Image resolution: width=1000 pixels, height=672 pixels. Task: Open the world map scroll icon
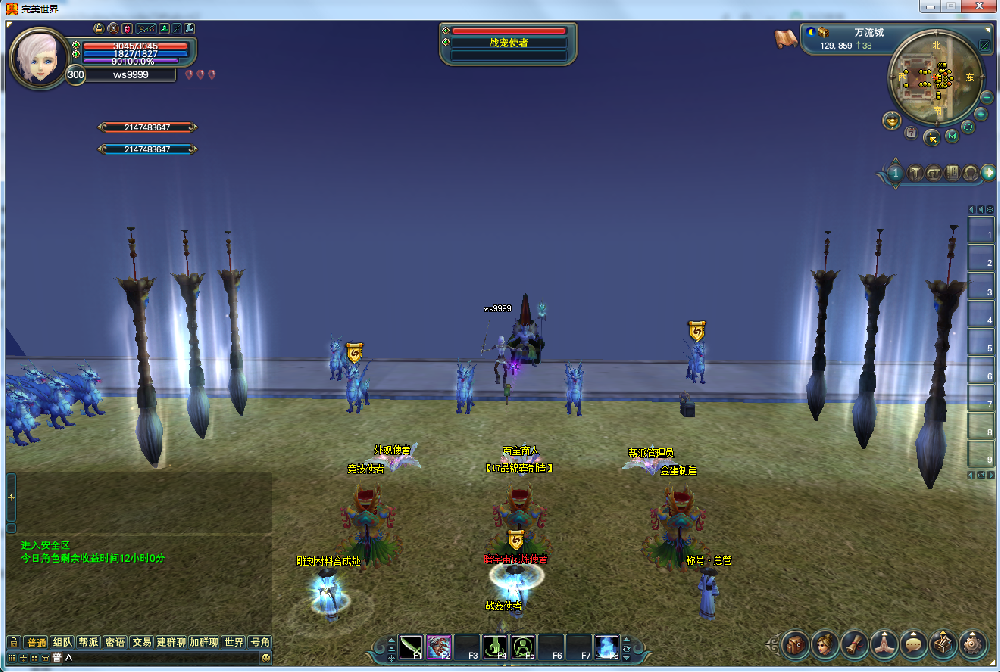[x=786, y=38]
